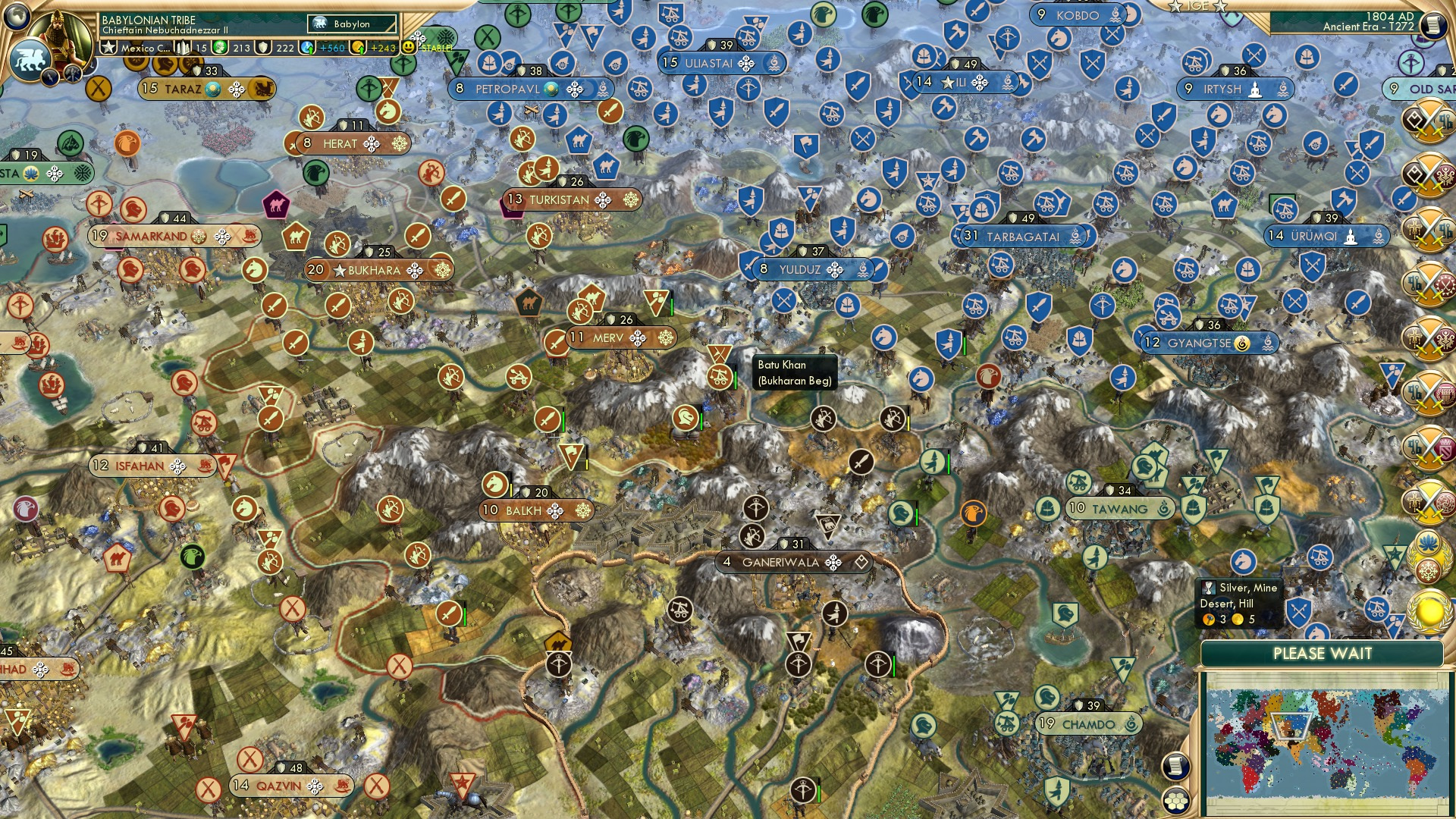This screenshot has height=819, width=1456.
Task: Click the Silver resource trophy icon in the tooltip
Action: click(1209, 588)
